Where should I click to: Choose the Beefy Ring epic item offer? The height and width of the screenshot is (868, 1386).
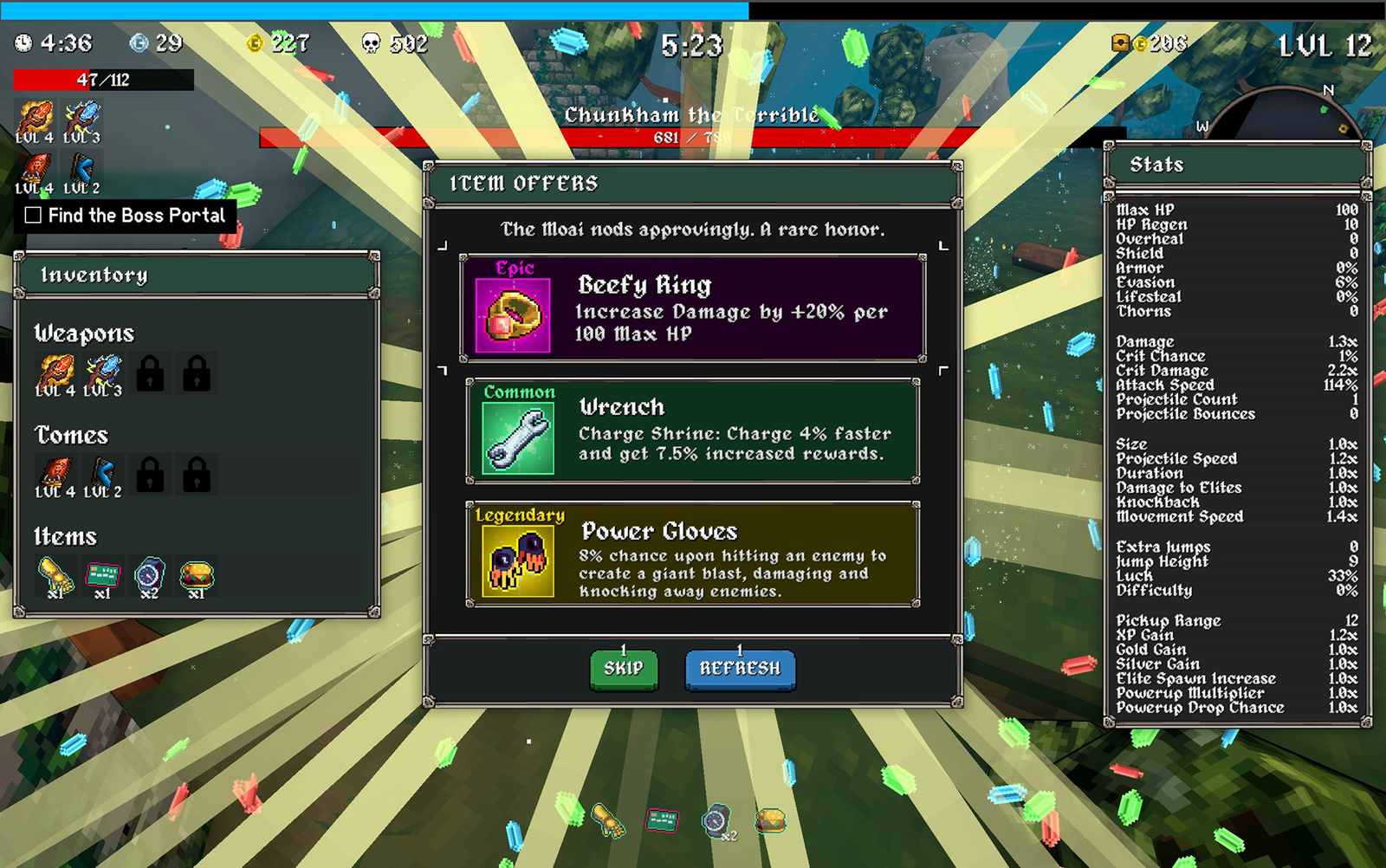click(692, 308)
